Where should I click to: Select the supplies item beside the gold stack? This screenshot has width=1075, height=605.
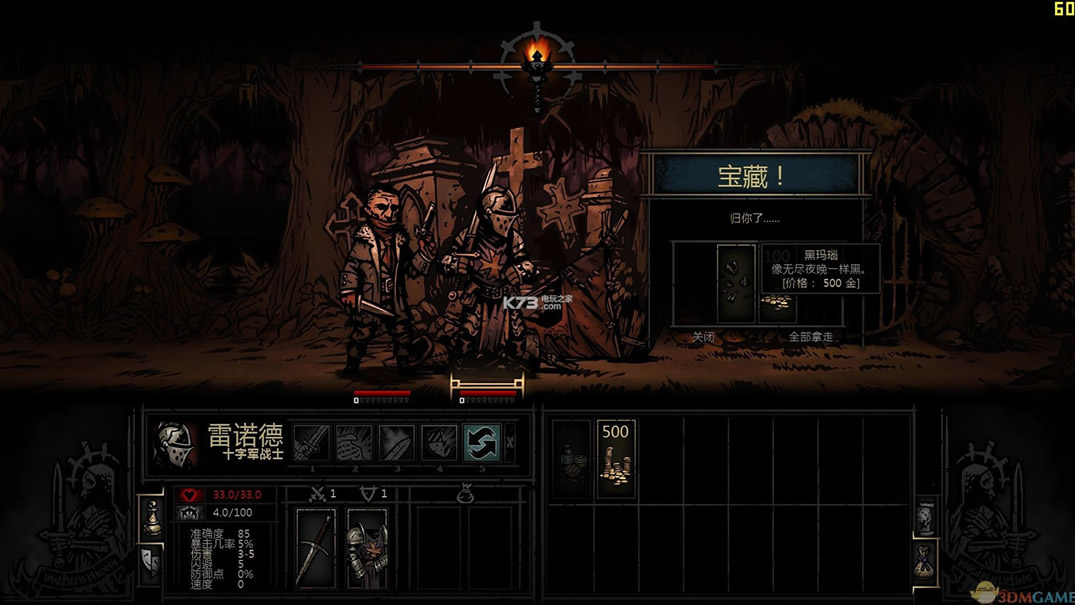(571, 460)
